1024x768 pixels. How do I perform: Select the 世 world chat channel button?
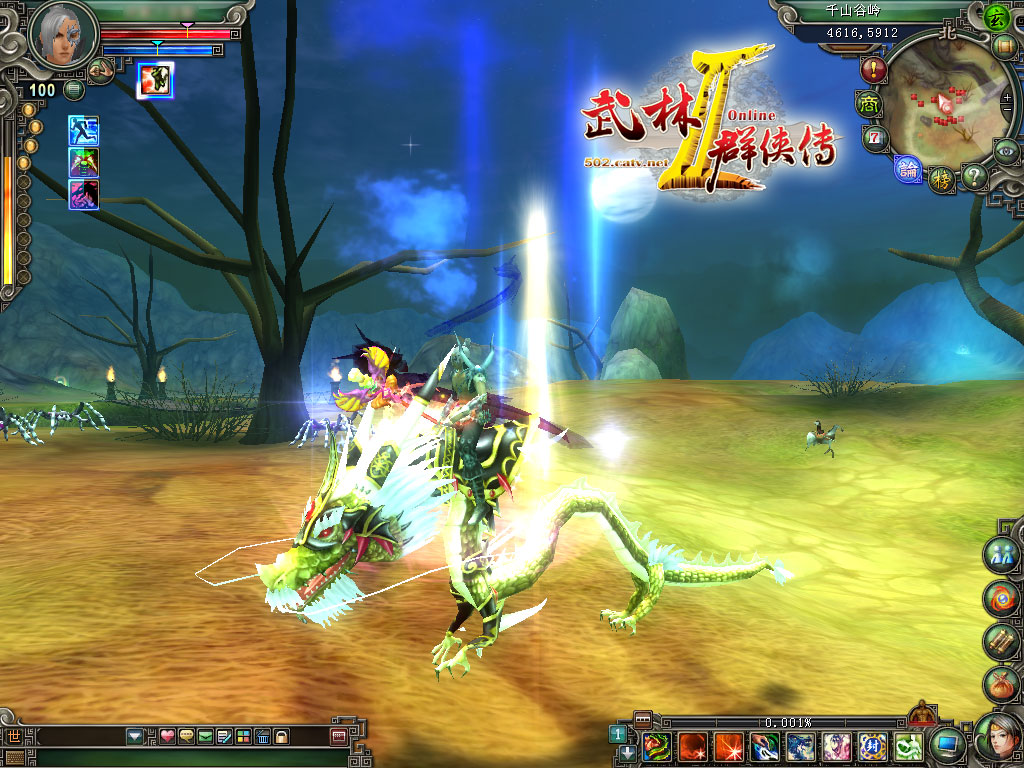(13, 737)
